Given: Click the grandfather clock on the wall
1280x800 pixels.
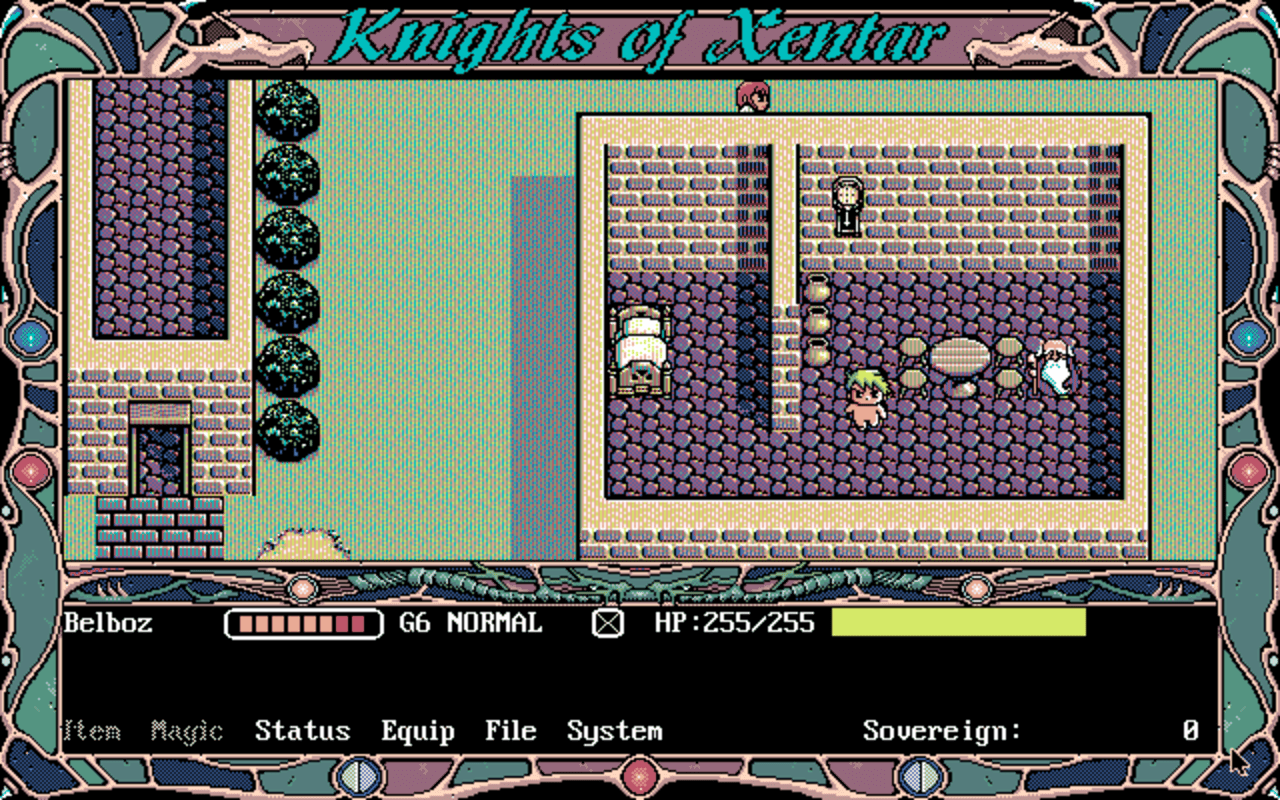Looking at the screenshot, I should pyautogui.click(x=848, y=205).
